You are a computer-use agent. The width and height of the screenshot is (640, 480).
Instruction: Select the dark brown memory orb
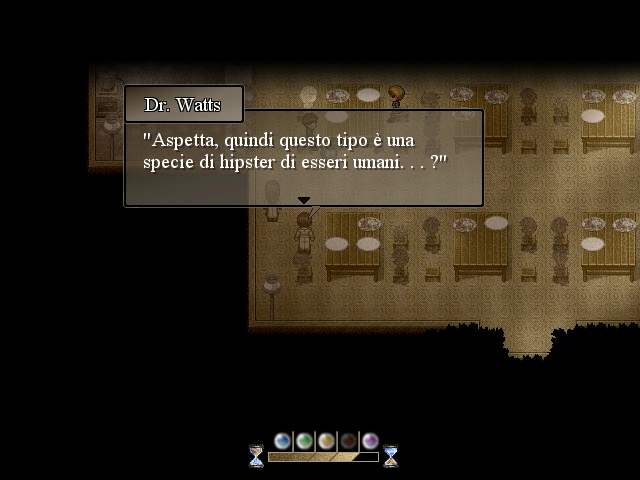click(x=348, y=440)
